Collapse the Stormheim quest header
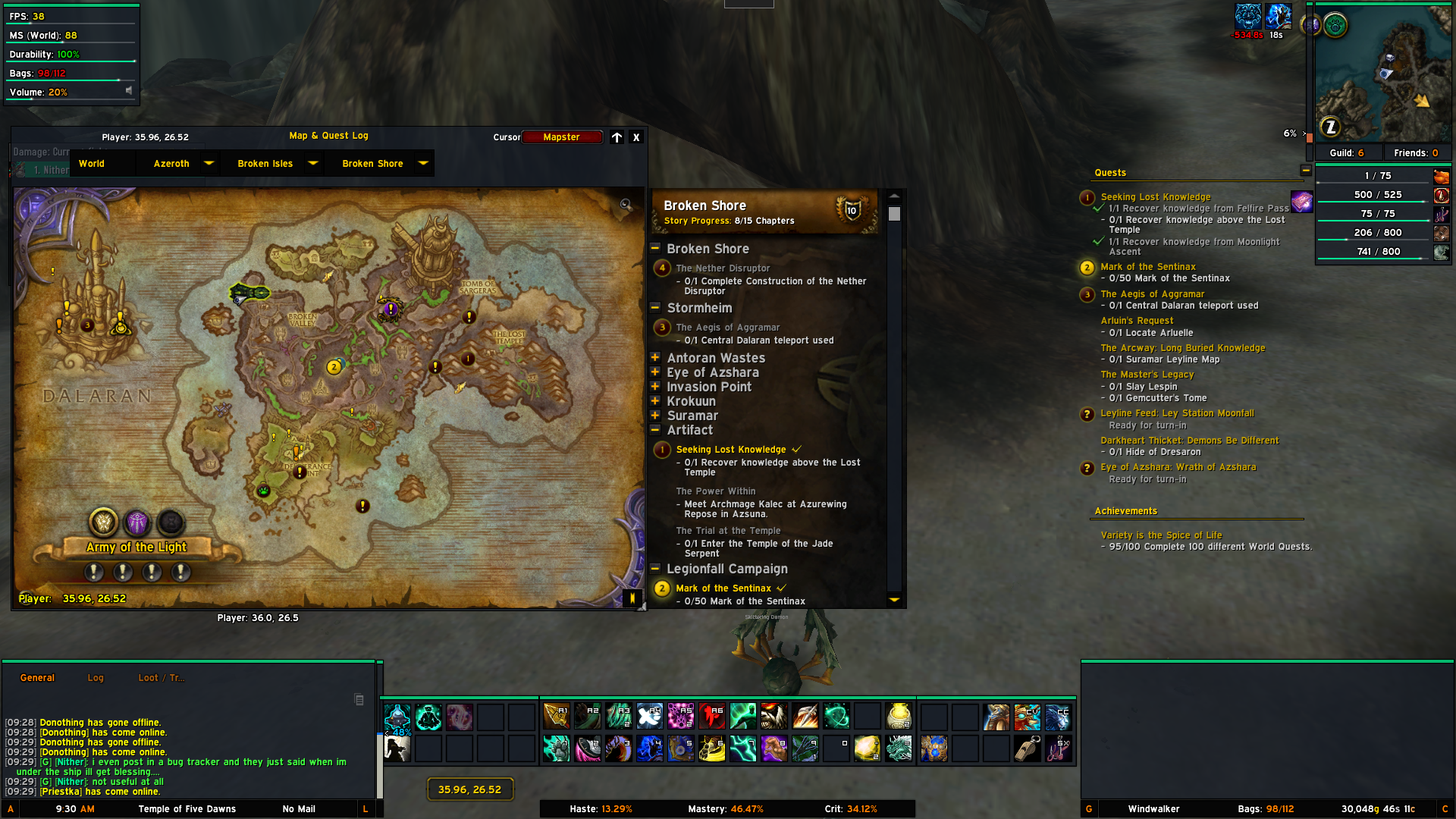The image size is (1456, 819). coord(655,308)
